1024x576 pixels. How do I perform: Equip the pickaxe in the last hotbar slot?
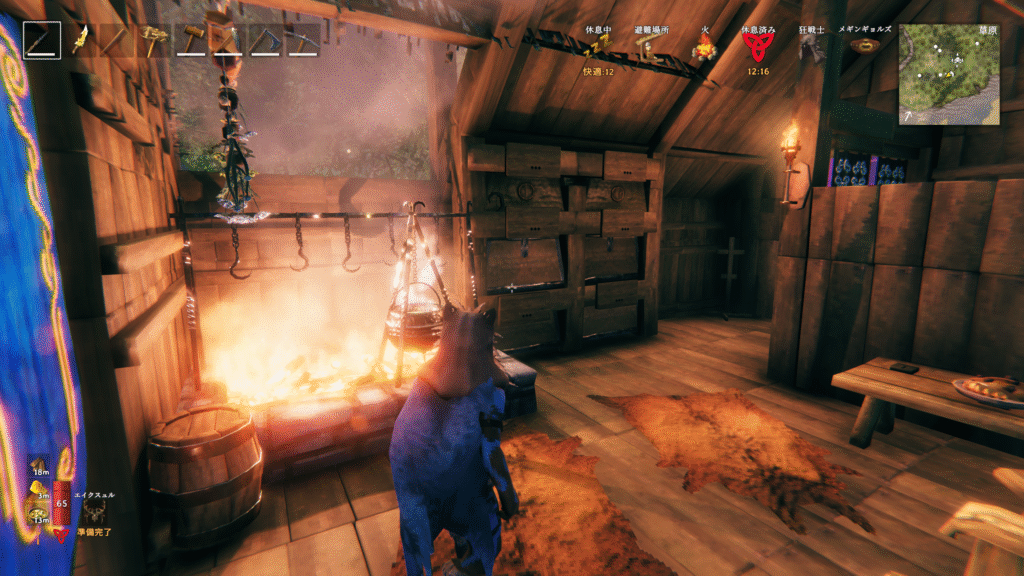(x=303, y=40)
